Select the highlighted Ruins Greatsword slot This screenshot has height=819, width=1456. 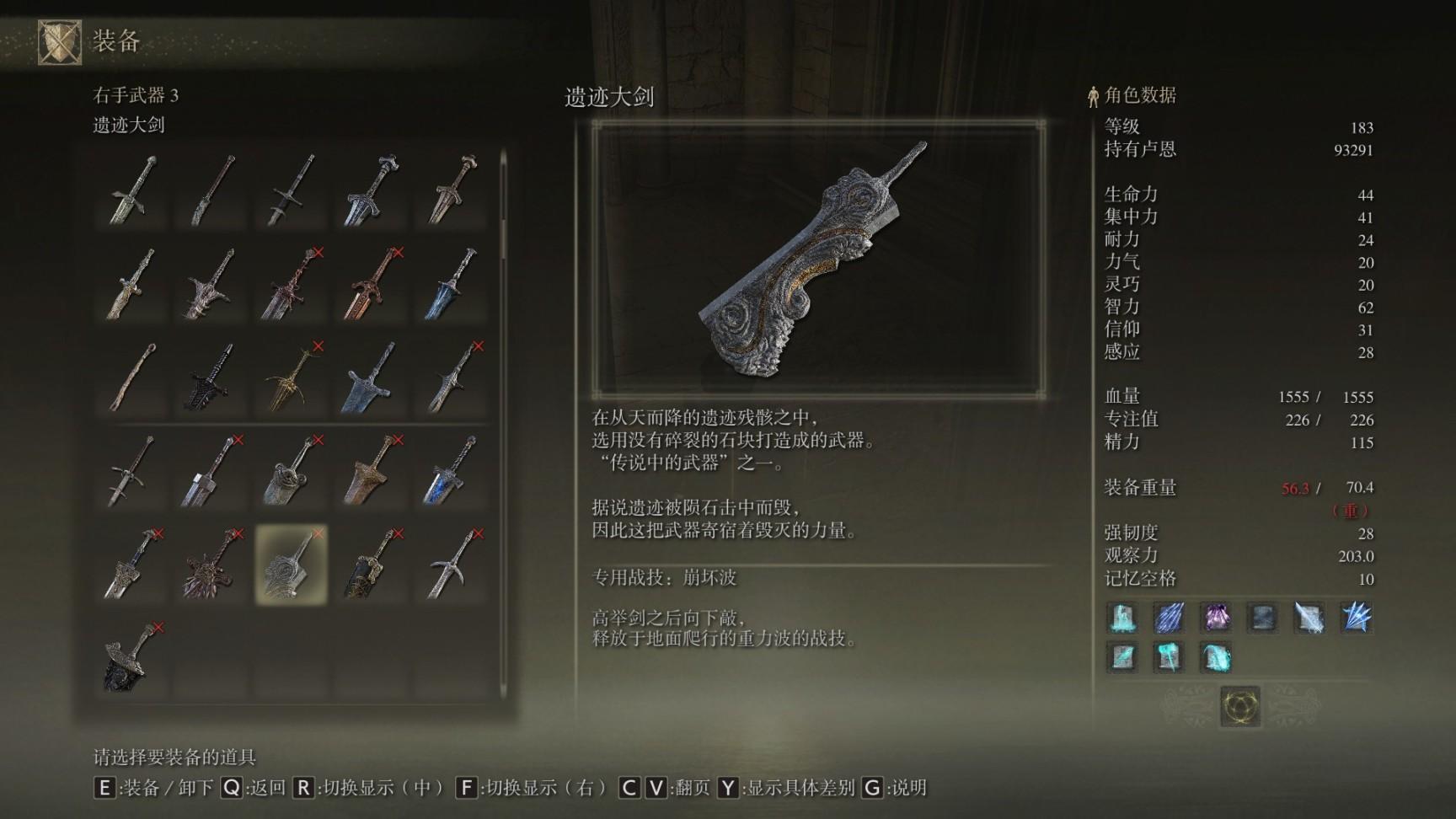(291, 564)
